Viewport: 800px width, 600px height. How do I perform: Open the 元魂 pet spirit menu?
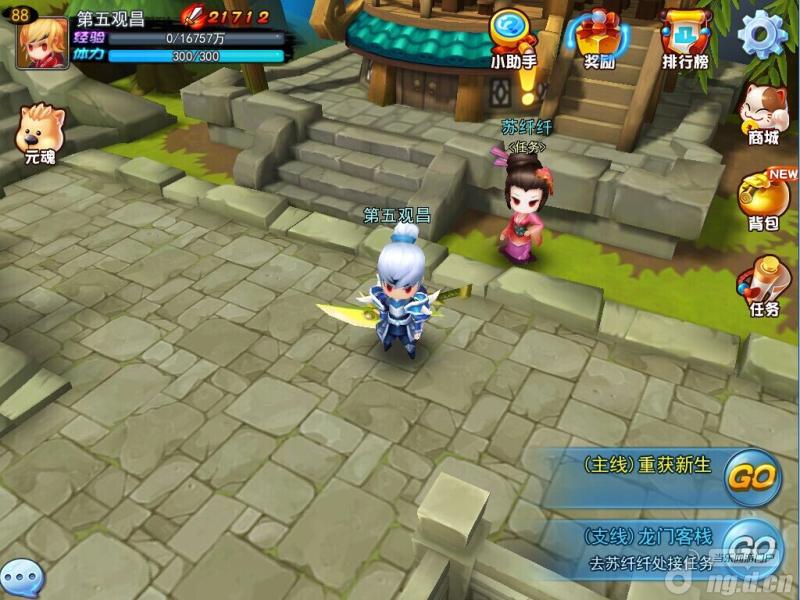point(41,131)
